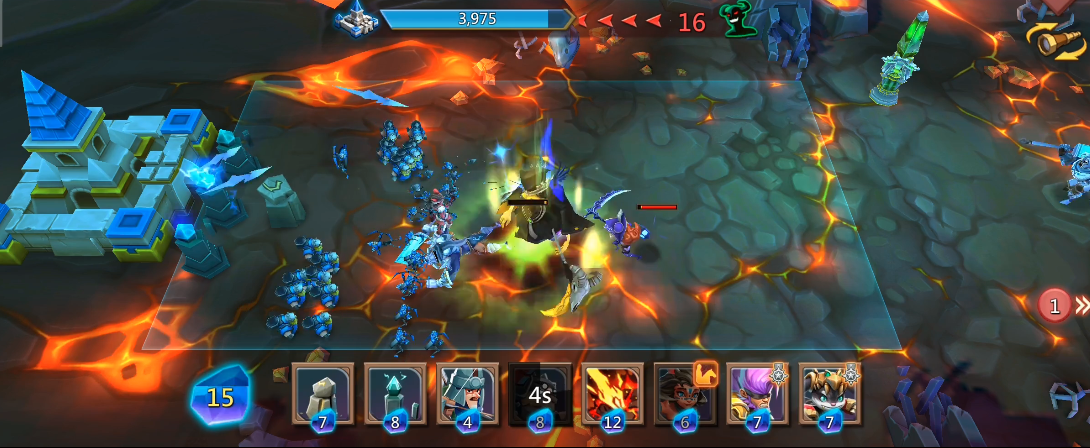Activate the fire spell card costing 12
Viewport: 1090px width, 448px height.
pyautogui.click(x=612, y=395)
